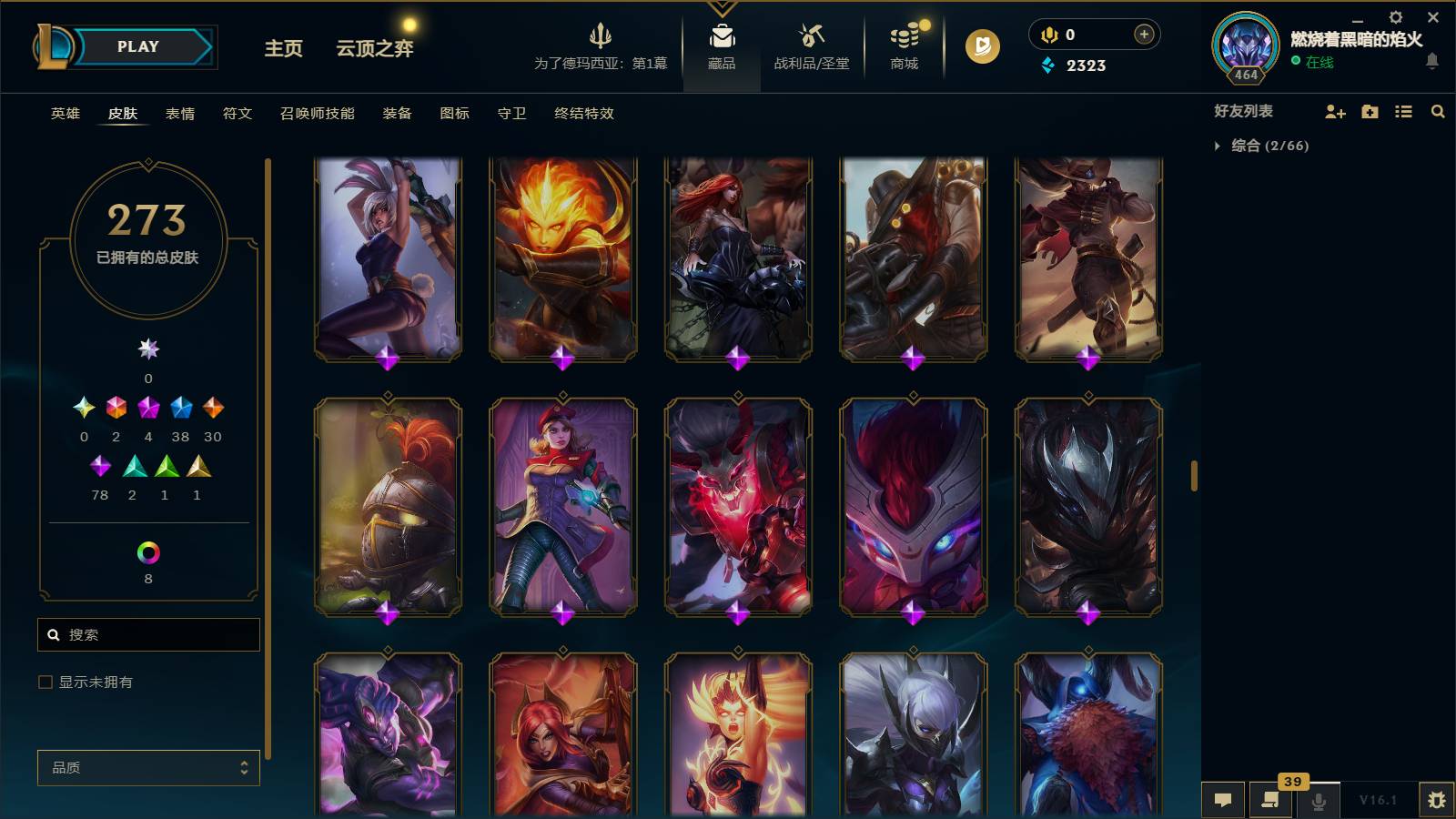Create a new friend group via folder icon

click(1369, 111)
